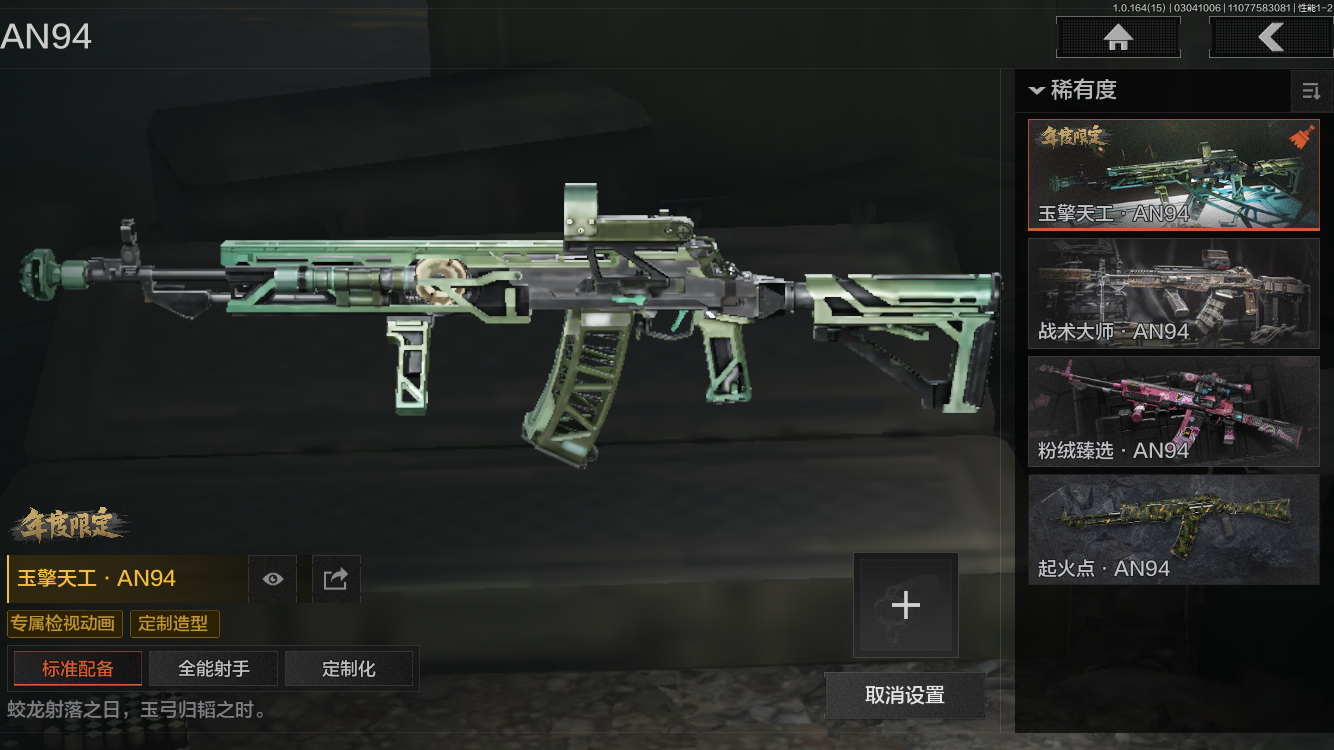Open the 定制化 tab

(x=349, y=669)
